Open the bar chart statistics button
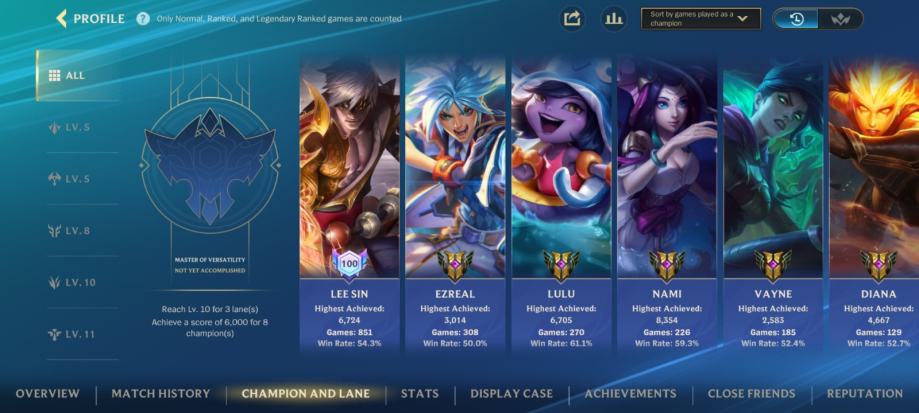The width and height of the screenshot is (919, 413). pyautogui.click(x=613, y=18)
